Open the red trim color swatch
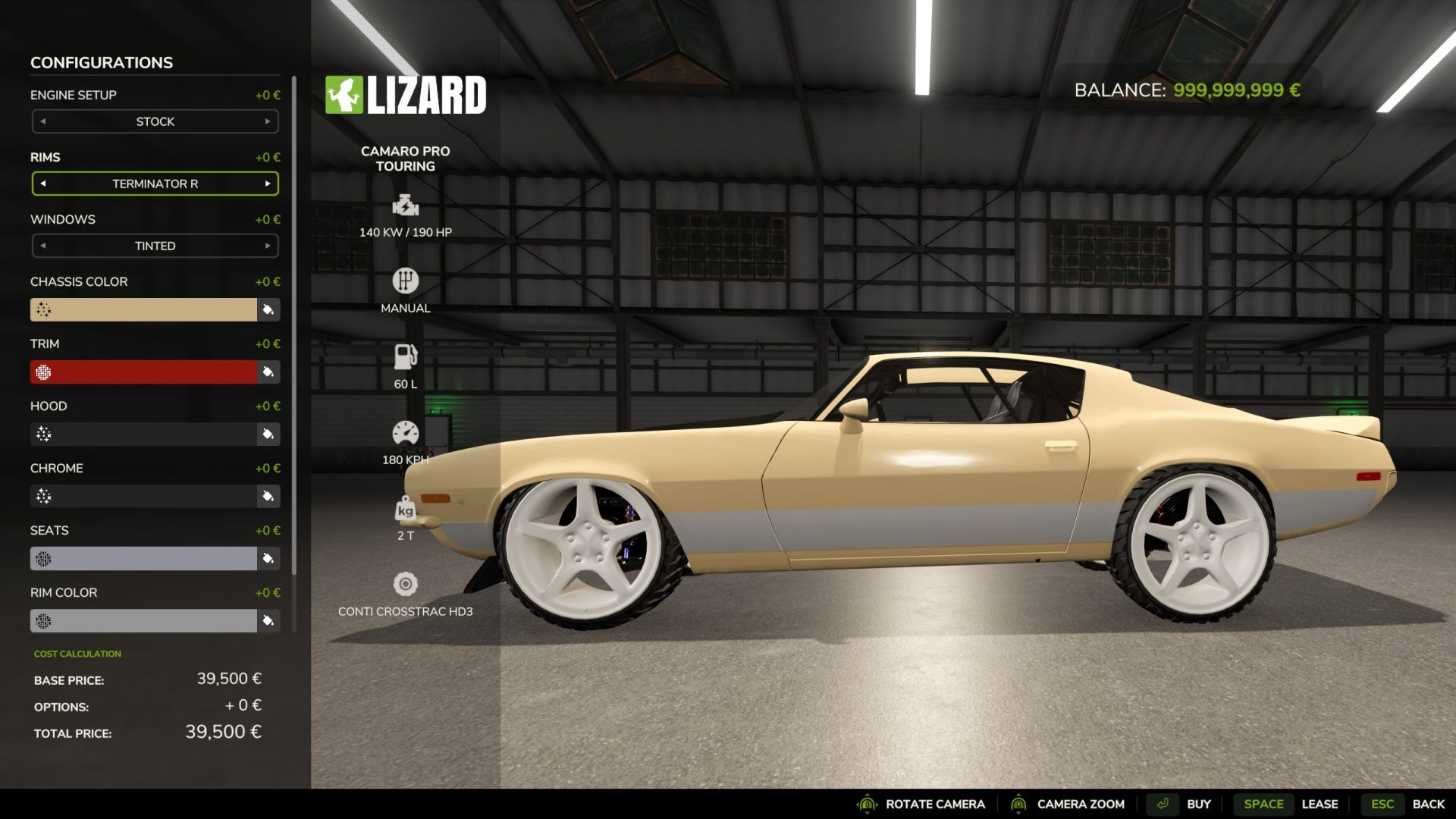1456x819 pixels. pos(143,372)
